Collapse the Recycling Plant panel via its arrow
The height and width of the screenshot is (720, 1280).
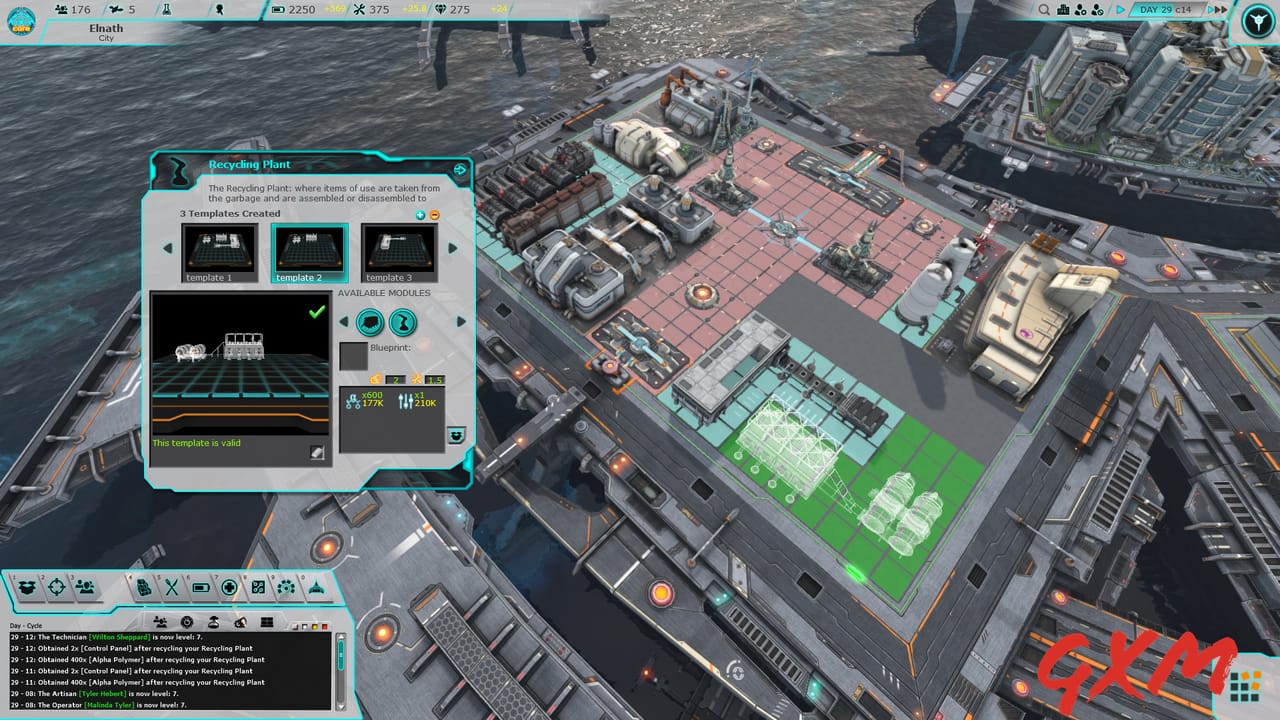click(x=460, y=170)
